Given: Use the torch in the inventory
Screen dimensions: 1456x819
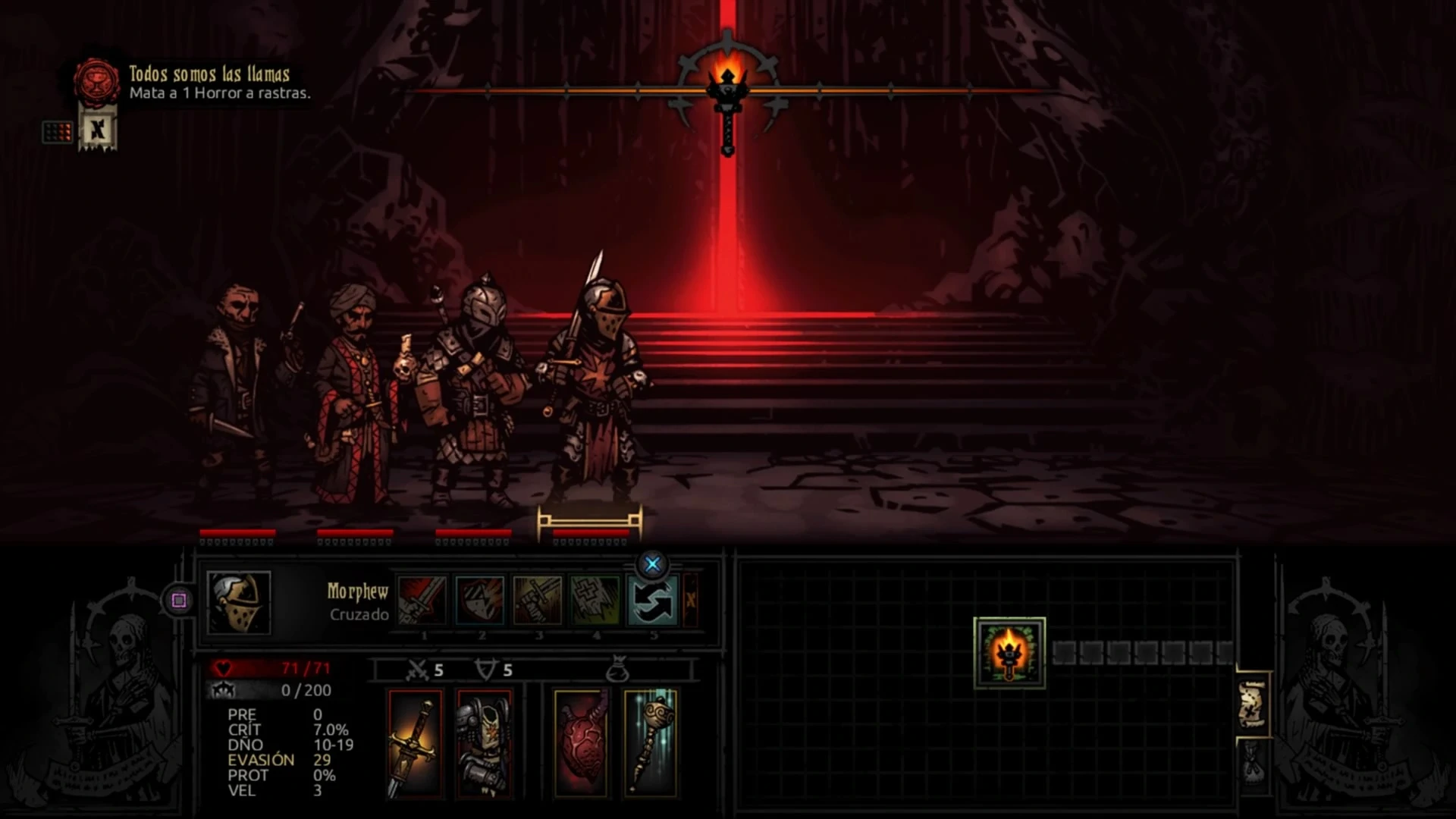Looking at the screenshot, I should 1009,653.
